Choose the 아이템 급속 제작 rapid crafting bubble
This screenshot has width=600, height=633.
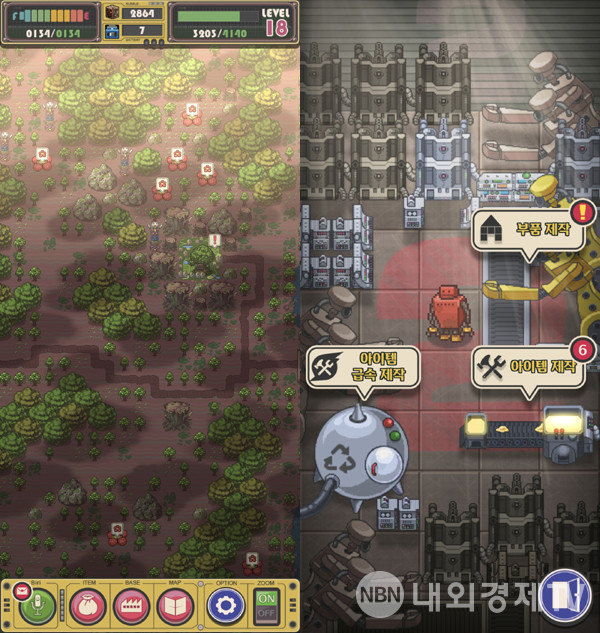(x=362, y=368)
